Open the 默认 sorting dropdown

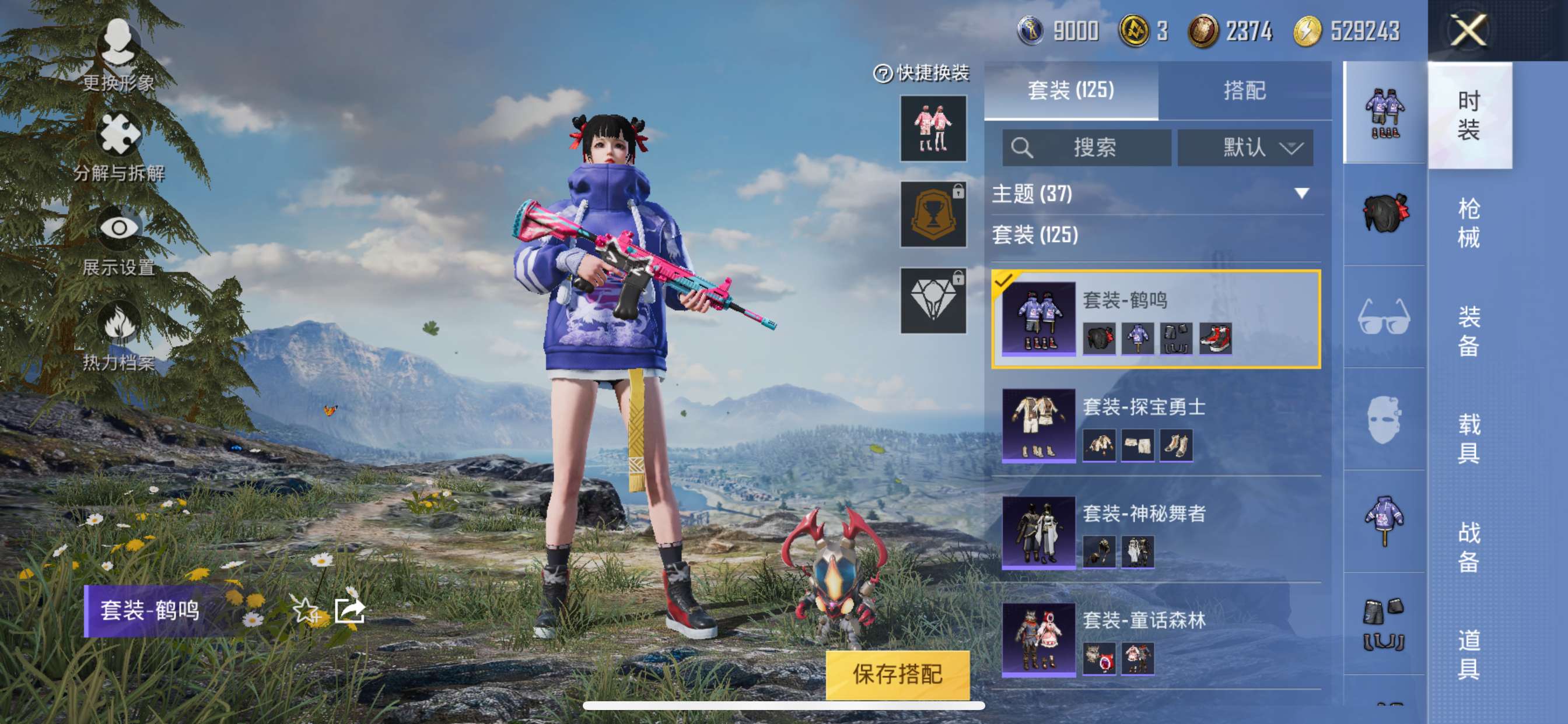pos(1245,147)
